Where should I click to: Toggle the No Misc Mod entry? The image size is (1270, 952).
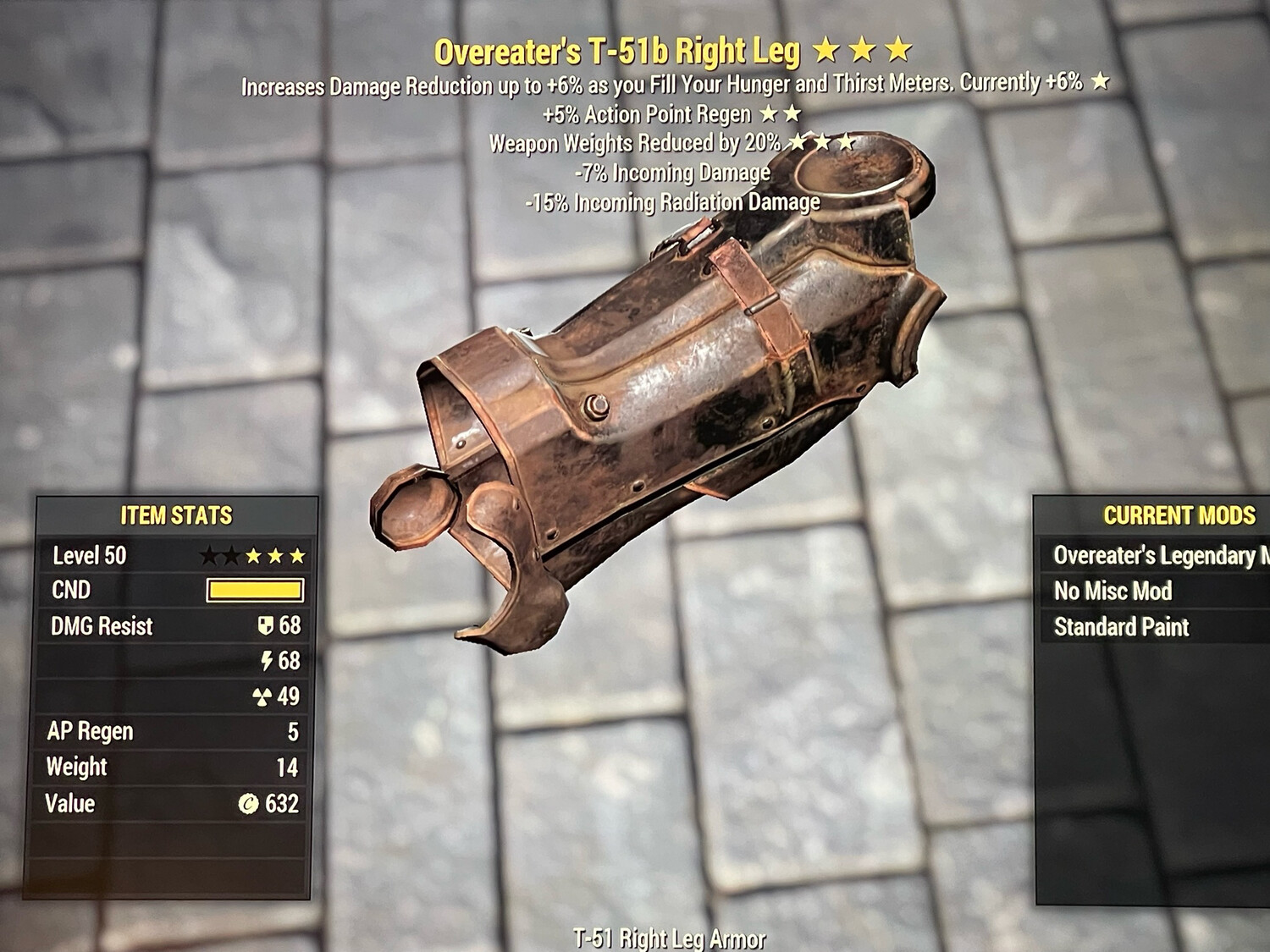tap(1113, 591)
